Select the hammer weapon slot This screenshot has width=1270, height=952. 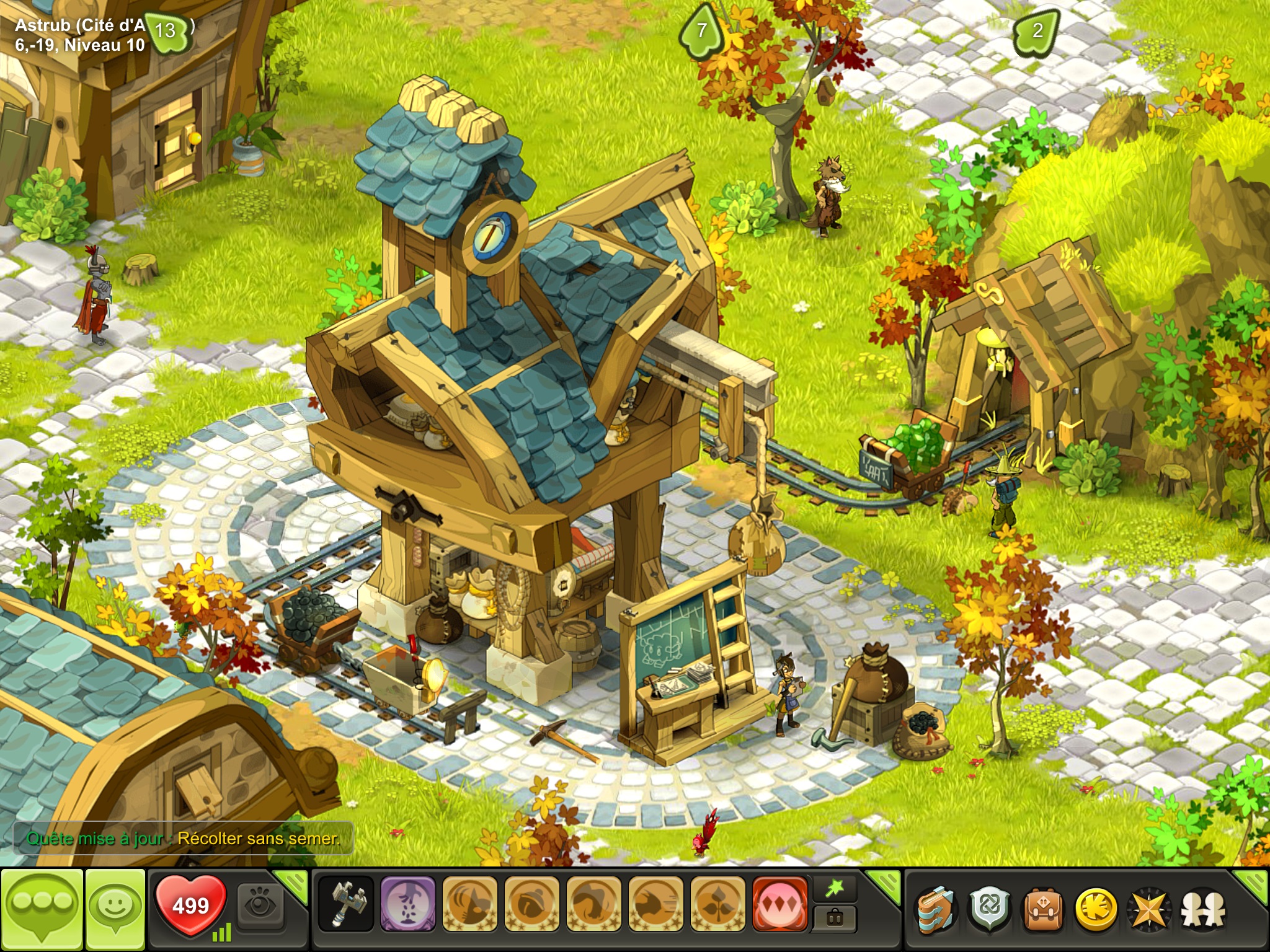(x=345, y=904)
